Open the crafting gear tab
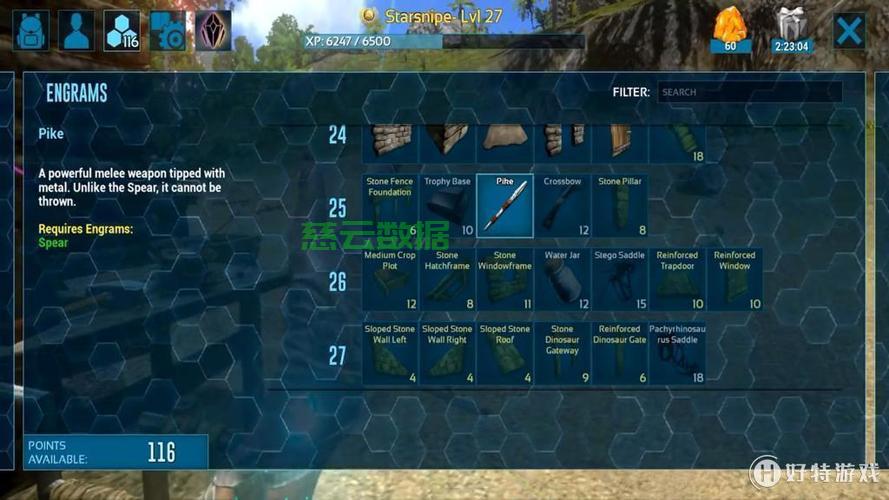The height and width of the screenshot is (500, 889). (168, 31)
